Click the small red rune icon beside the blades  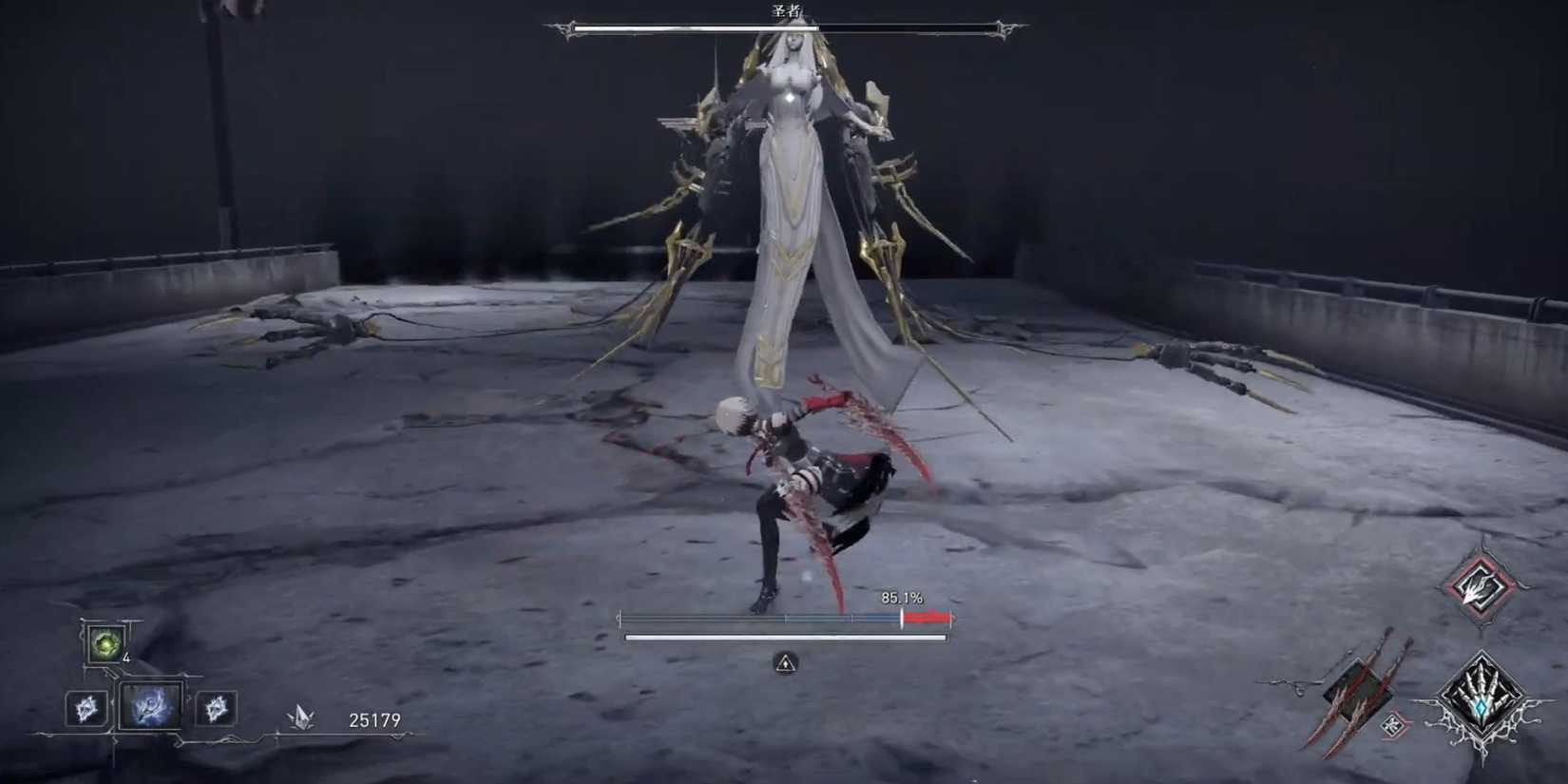click(x=1393, y=727)
